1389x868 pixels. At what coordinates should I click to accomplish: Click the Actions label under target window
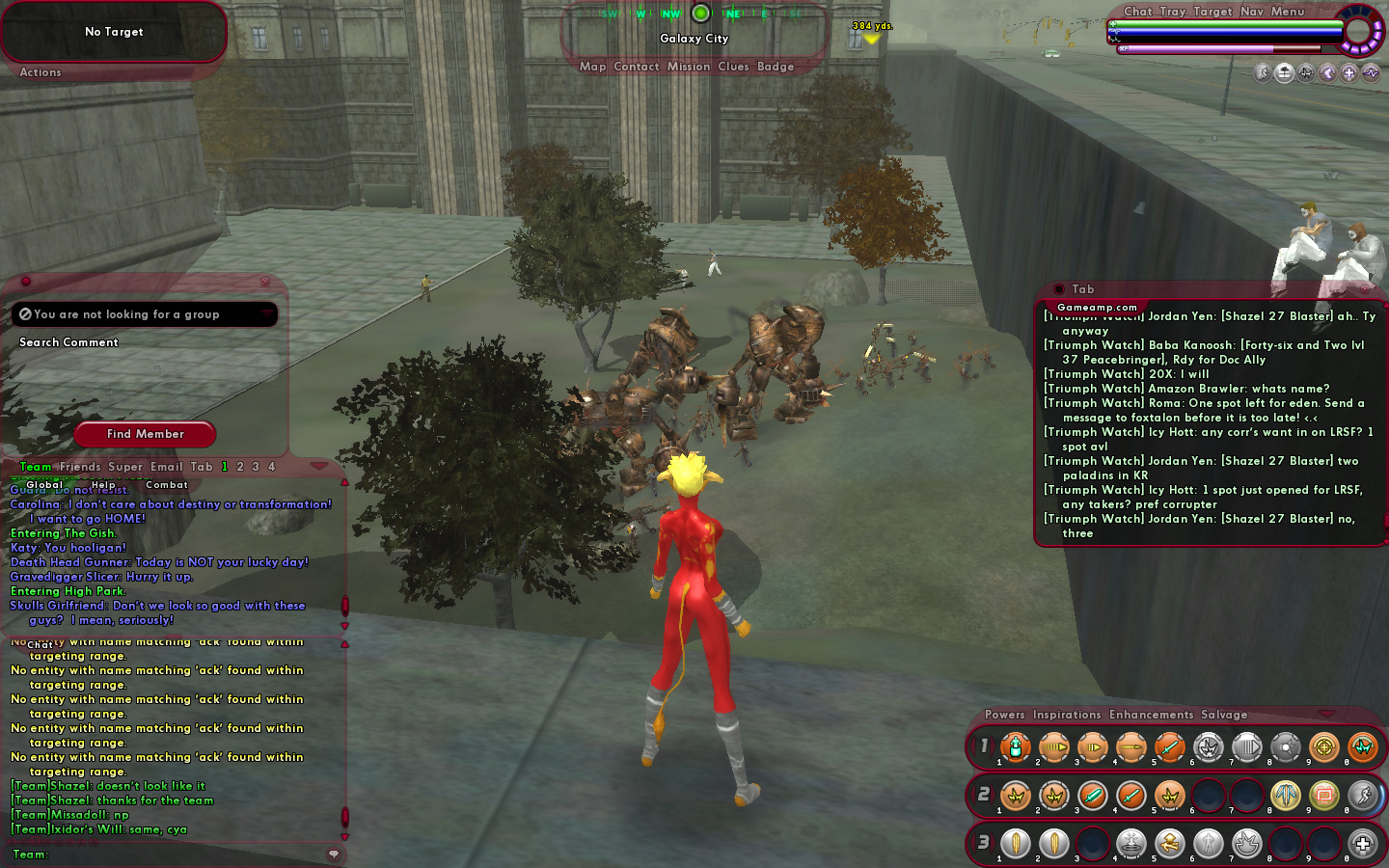coord(41,72)
